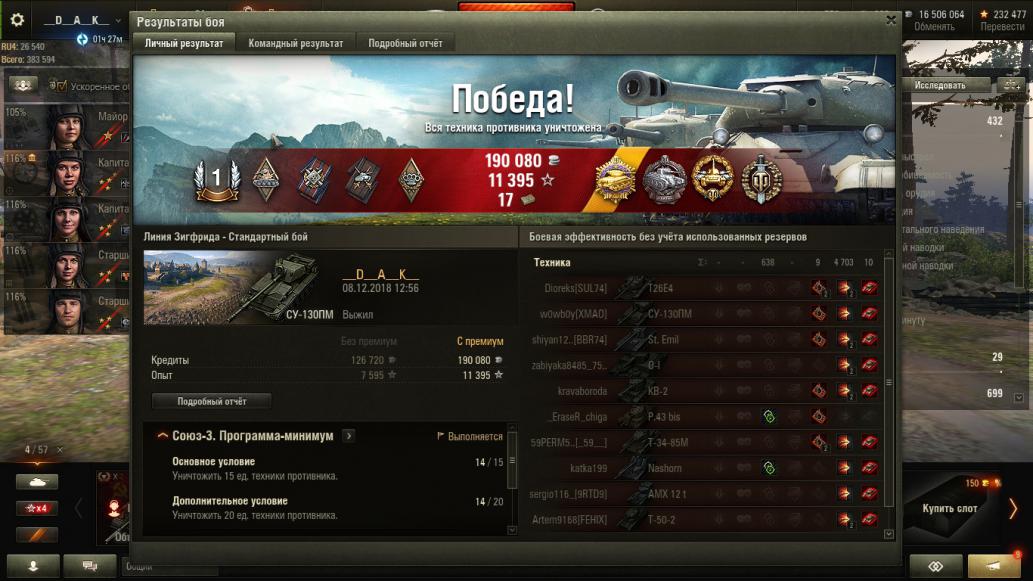This screenshot has width=1033, height=581.
Task: Select the Личный результат tab
Action: (183, 43)
